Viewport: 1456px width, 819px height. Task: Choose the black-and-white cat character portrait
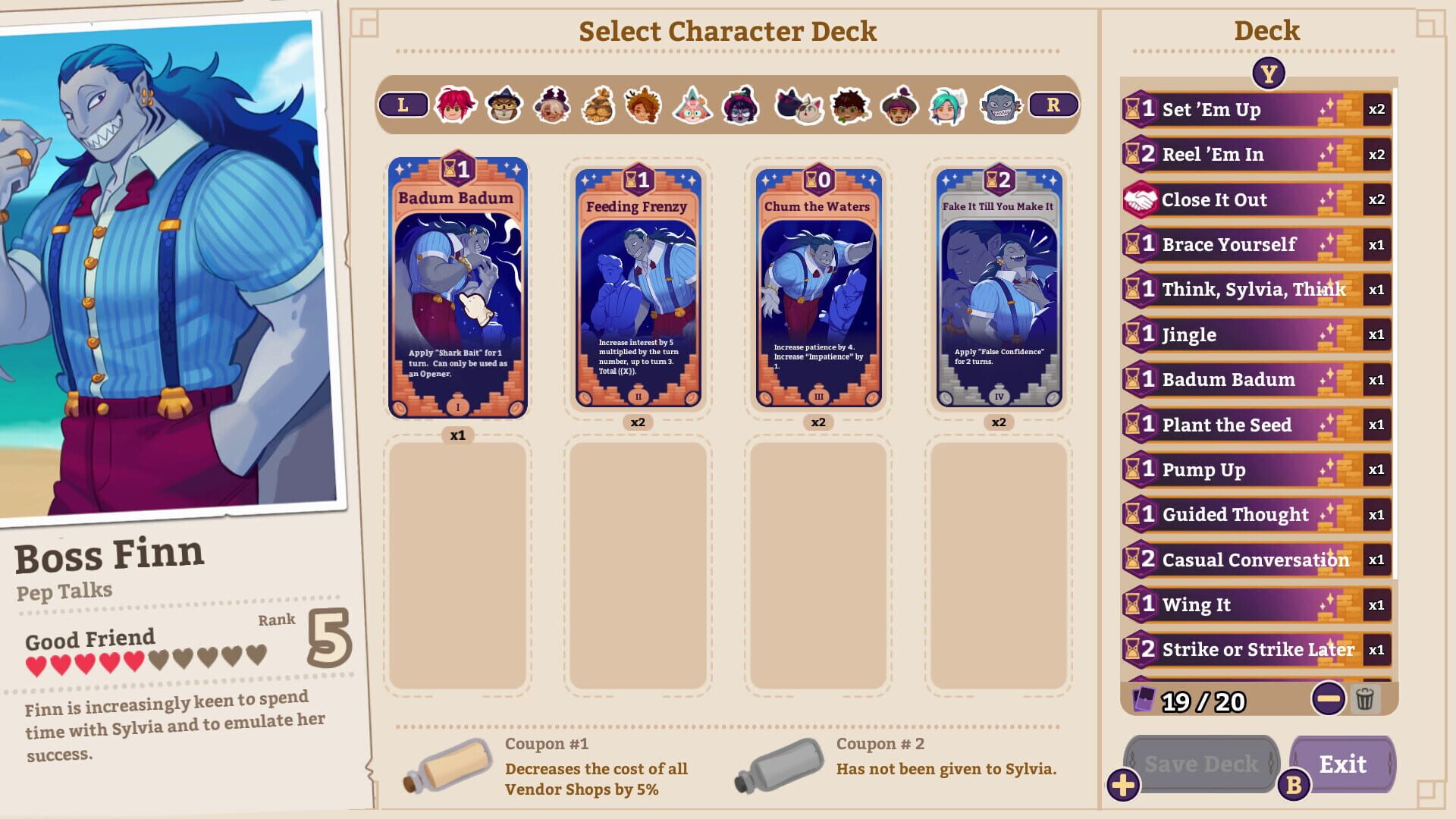coord(797,106)
